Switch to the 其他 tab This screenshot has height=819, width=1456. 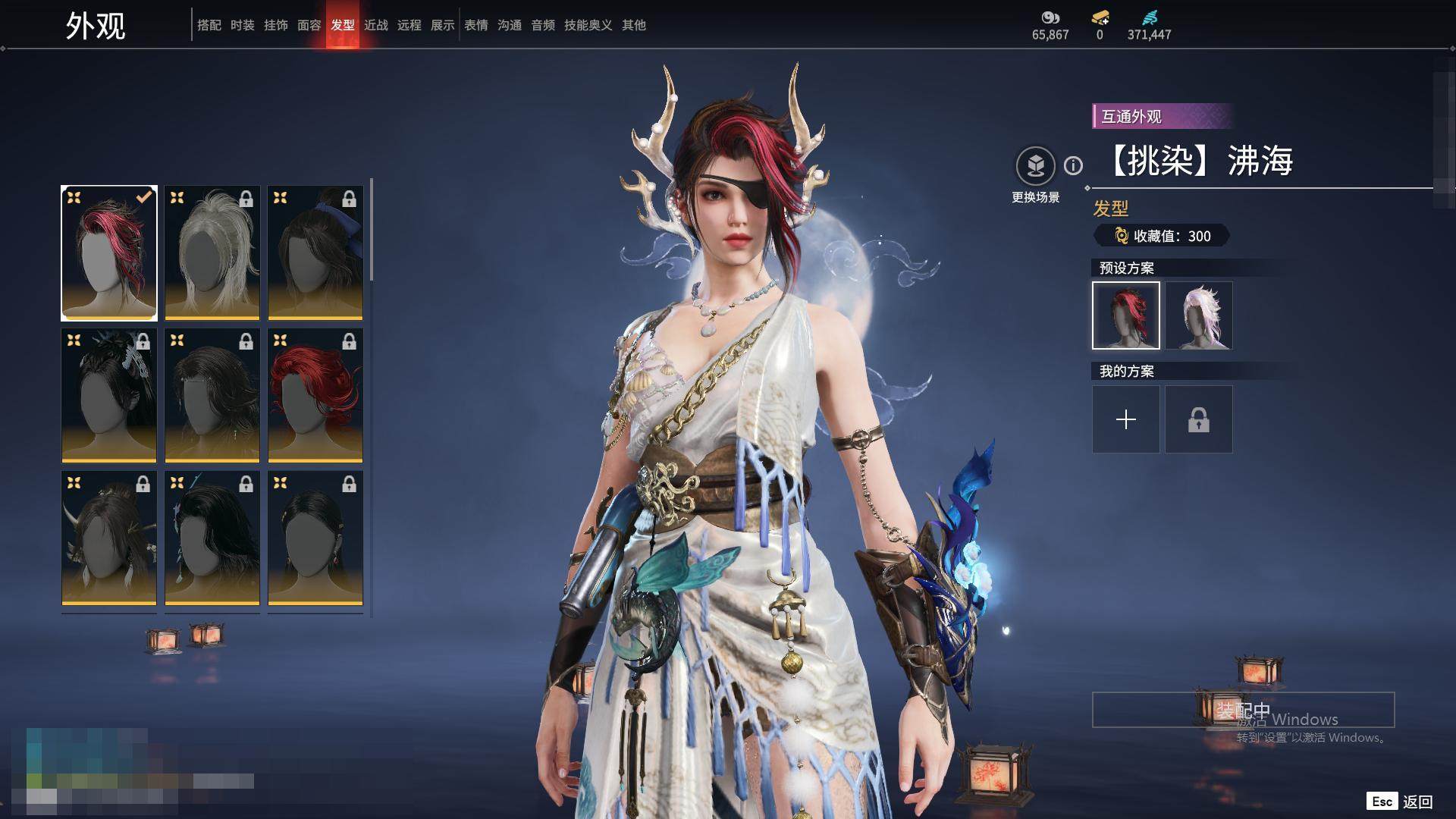[x=633, y=25]
